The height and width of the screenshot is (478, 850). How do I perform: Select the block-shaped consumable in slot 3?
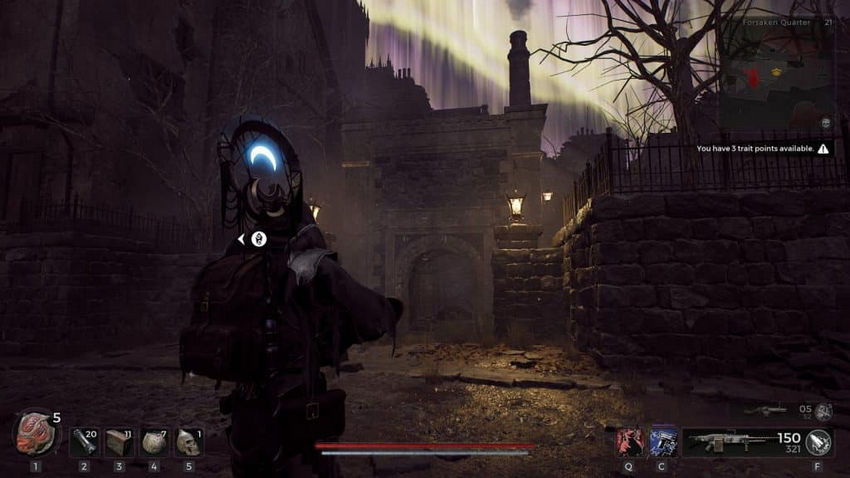click(119, 442)
